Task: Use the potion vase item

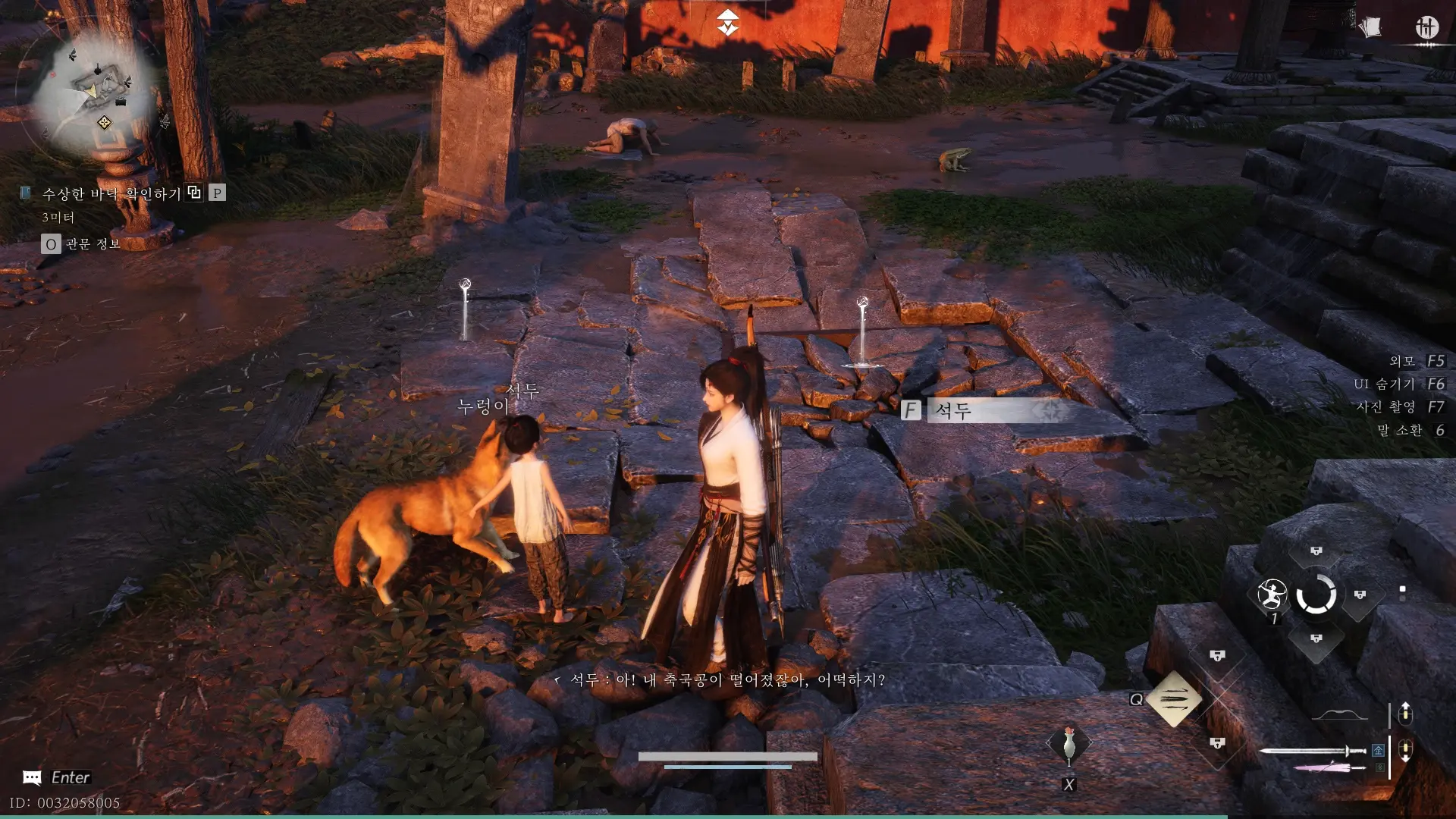Action: click(1068, 745)
